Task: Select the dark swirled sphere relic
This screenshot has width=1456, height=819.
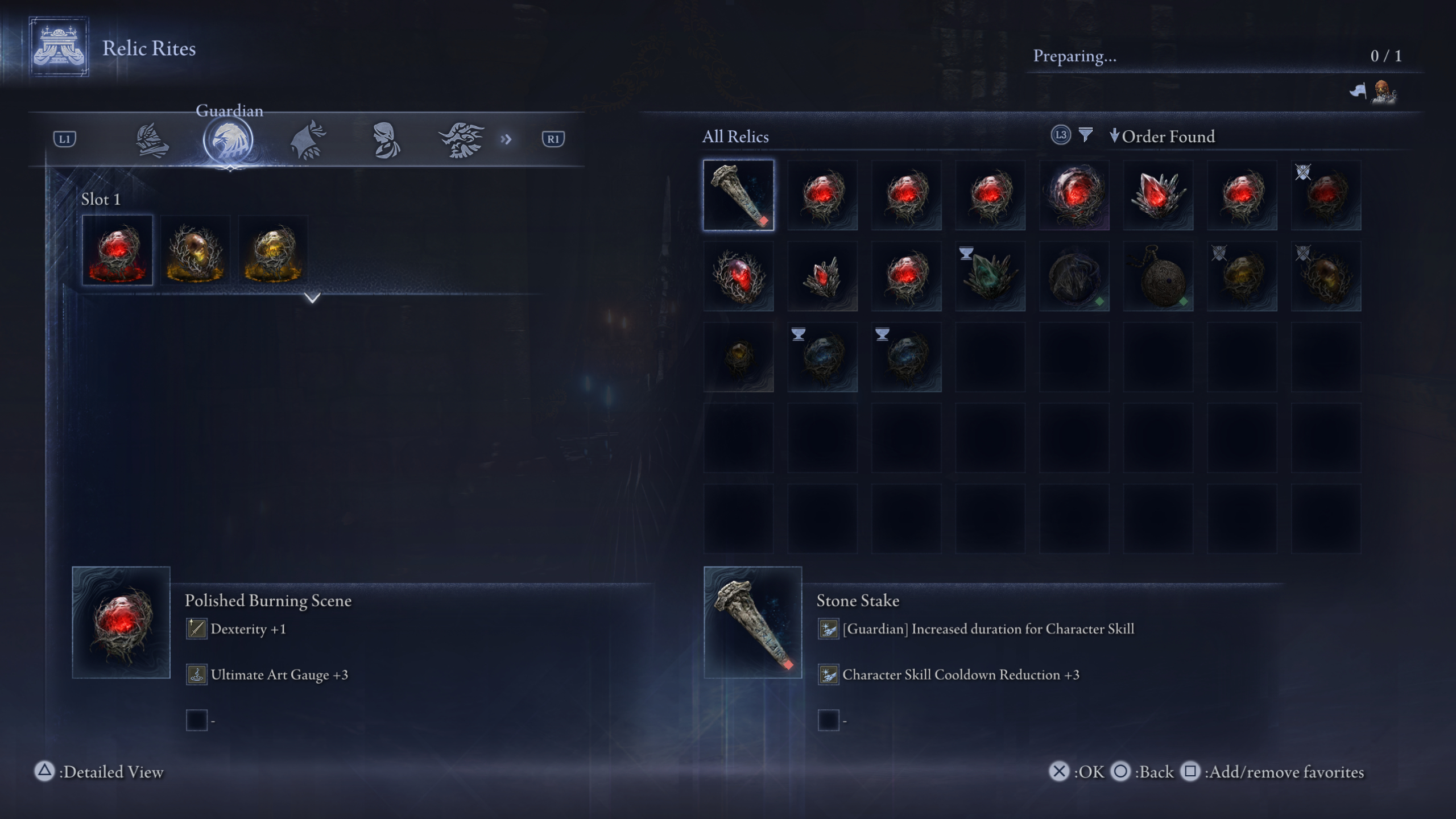Action: pyautogui.click(x=1074, y=276)
